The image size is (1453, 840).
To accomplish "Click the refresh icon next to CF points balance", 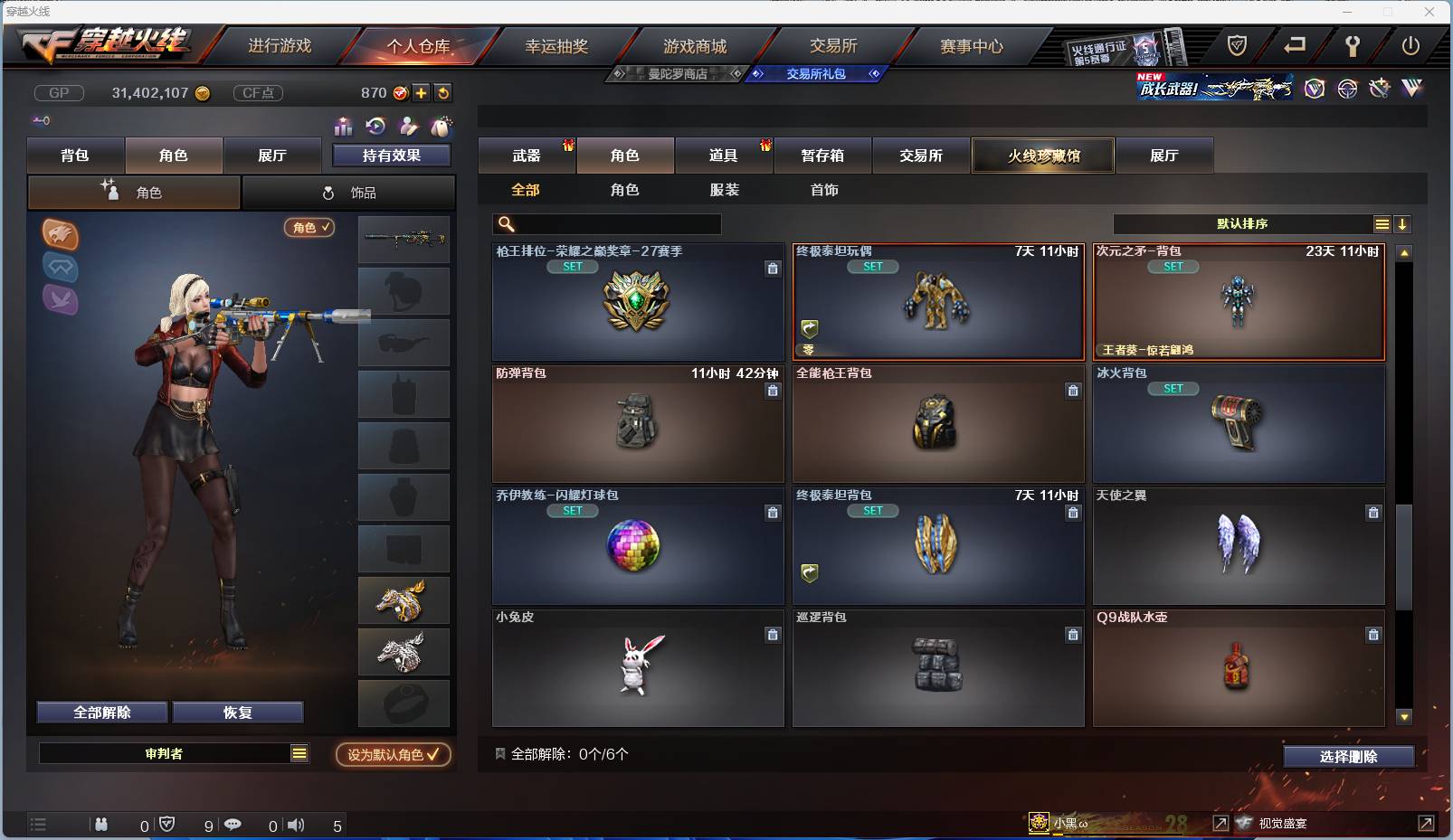I will point(443,92).
